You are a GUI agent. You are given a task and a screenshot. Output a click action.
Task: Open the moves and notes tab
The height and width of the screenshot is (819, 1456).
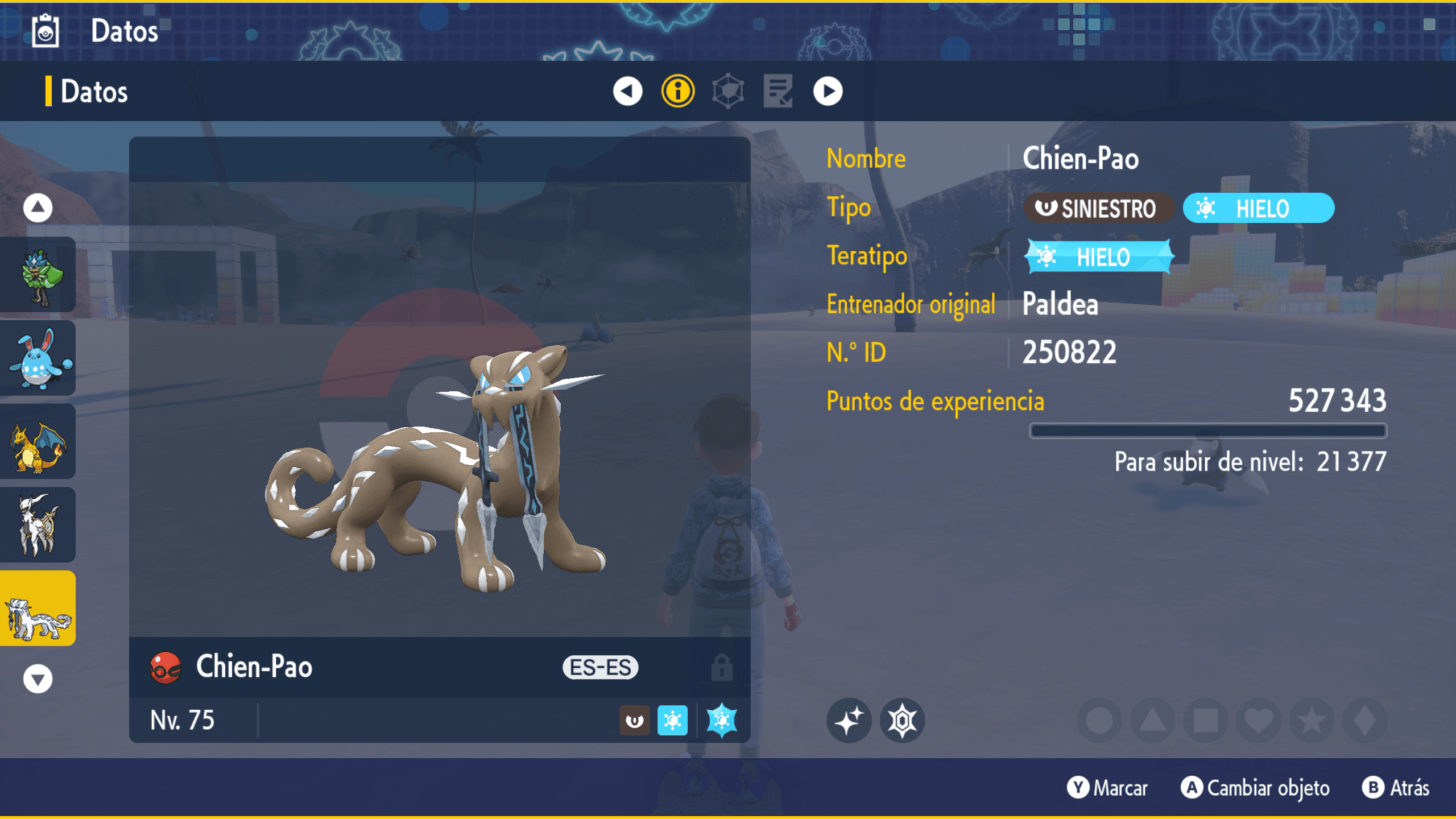tap(777, 91)
